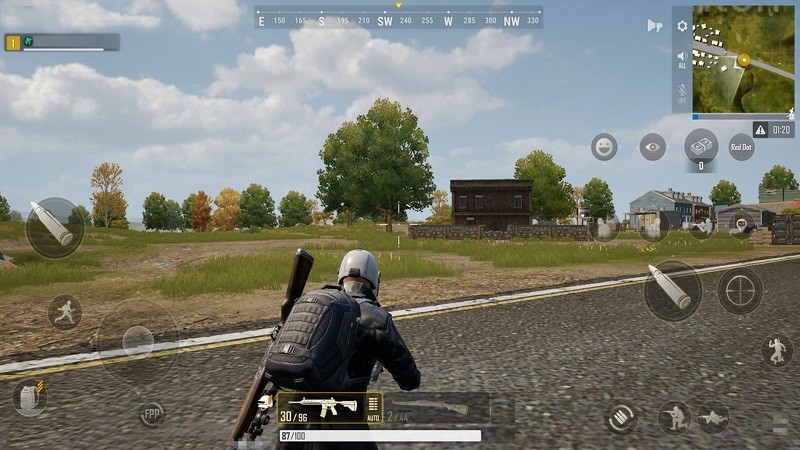Select the Red Dot sight button

pos(741,147)
